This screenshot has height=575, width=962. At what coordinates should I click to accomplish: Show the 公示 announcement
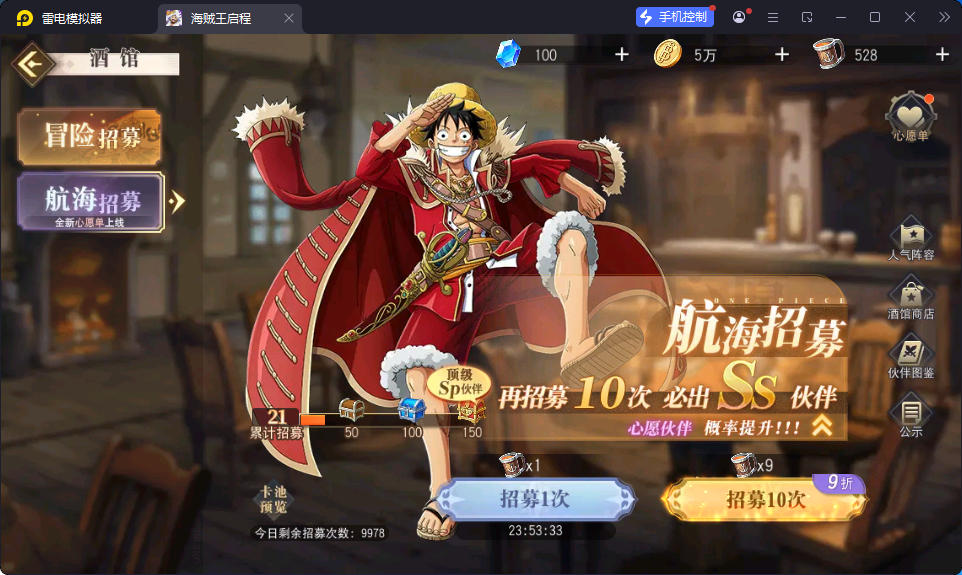coord(910,415)
